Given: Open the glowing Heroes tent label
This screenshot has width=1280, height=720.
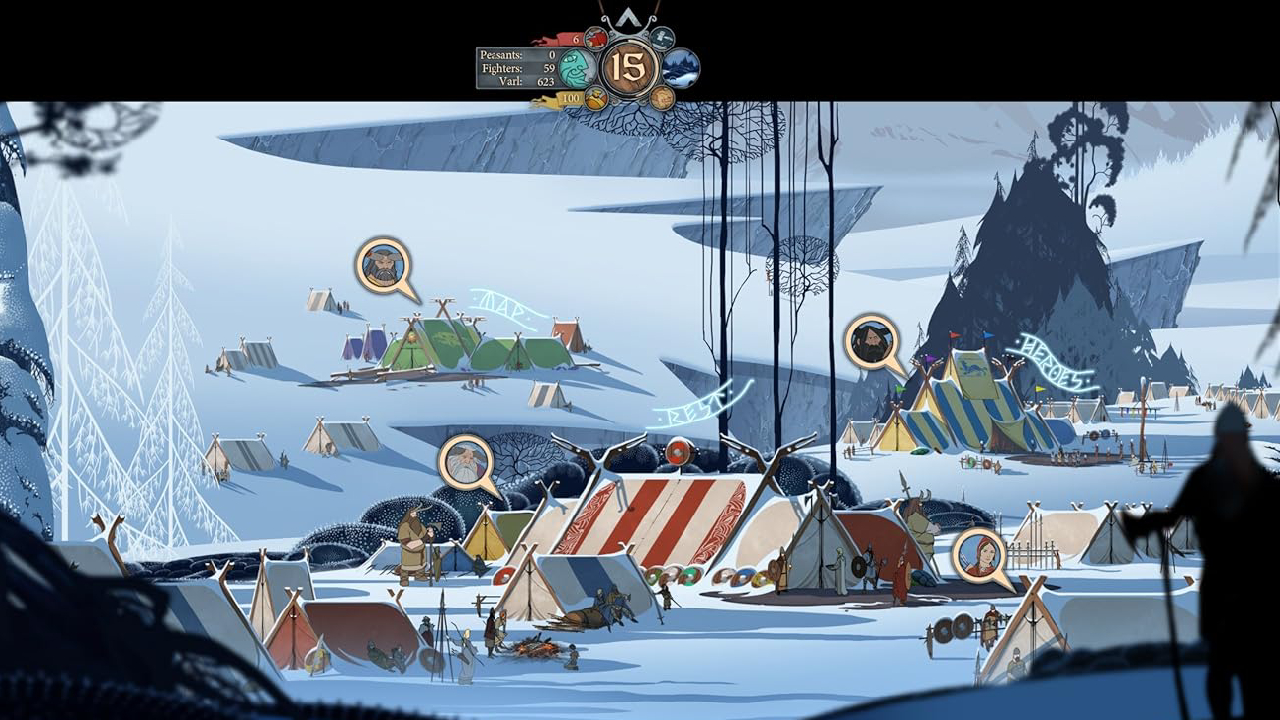Looking at the screenshot, I should tap(1052, 364).
